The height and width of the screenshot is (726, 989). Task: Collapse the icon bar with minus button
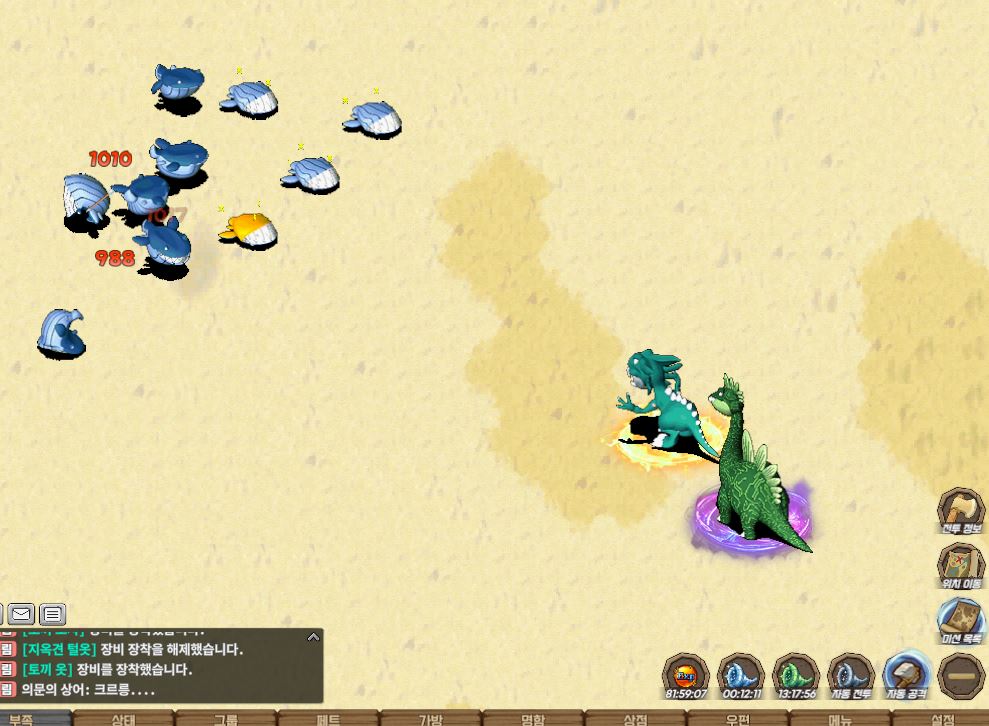[x=962, y=676]
